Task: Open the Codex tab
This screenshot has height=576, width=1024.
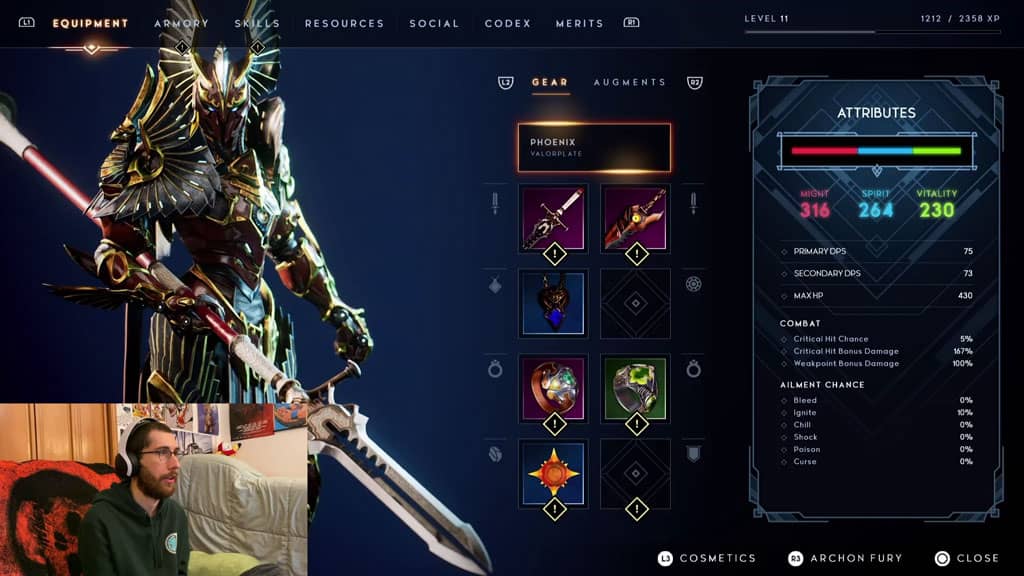Action: point(508,23)
